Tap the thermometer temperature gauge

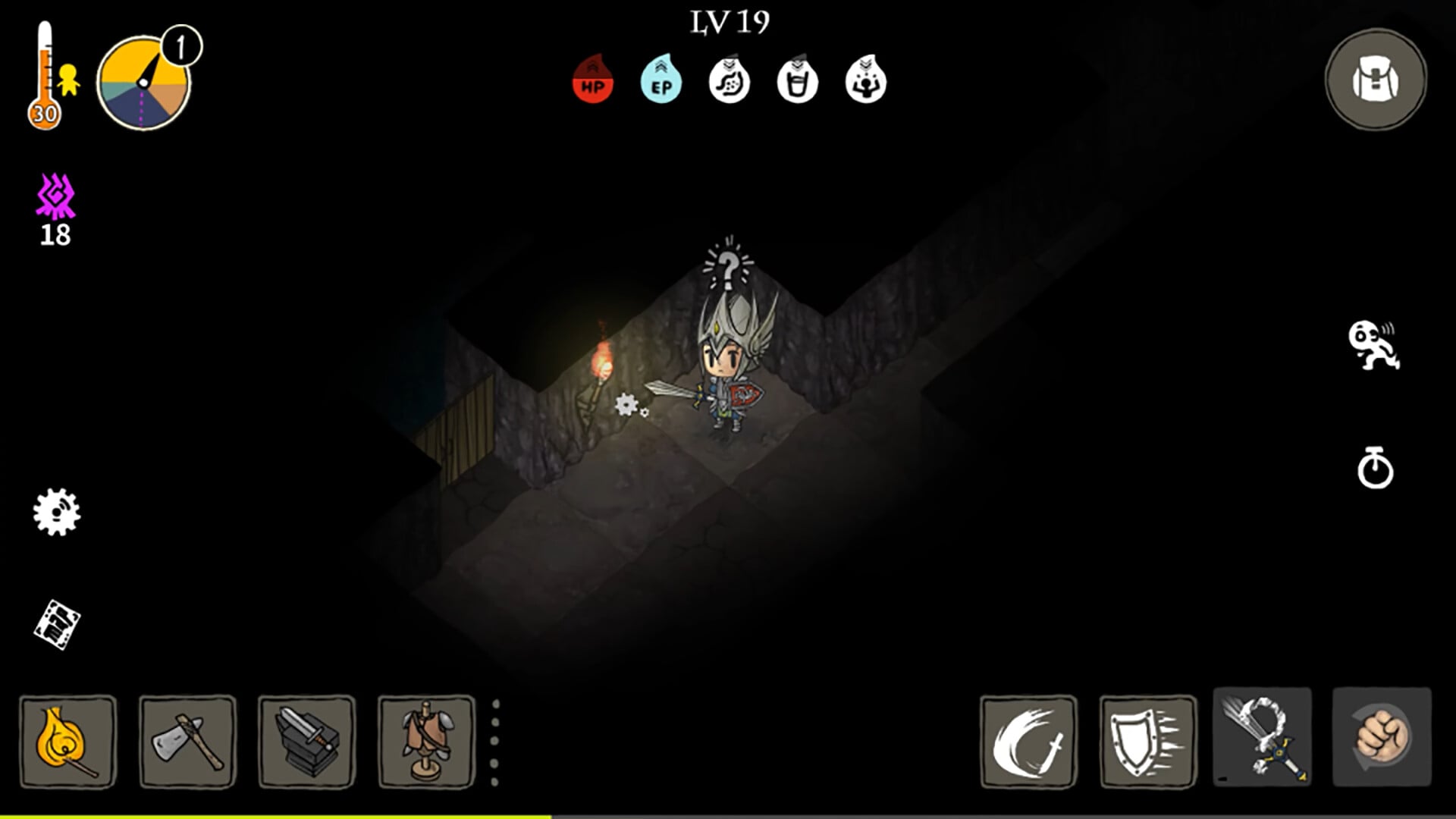(44, 76)
